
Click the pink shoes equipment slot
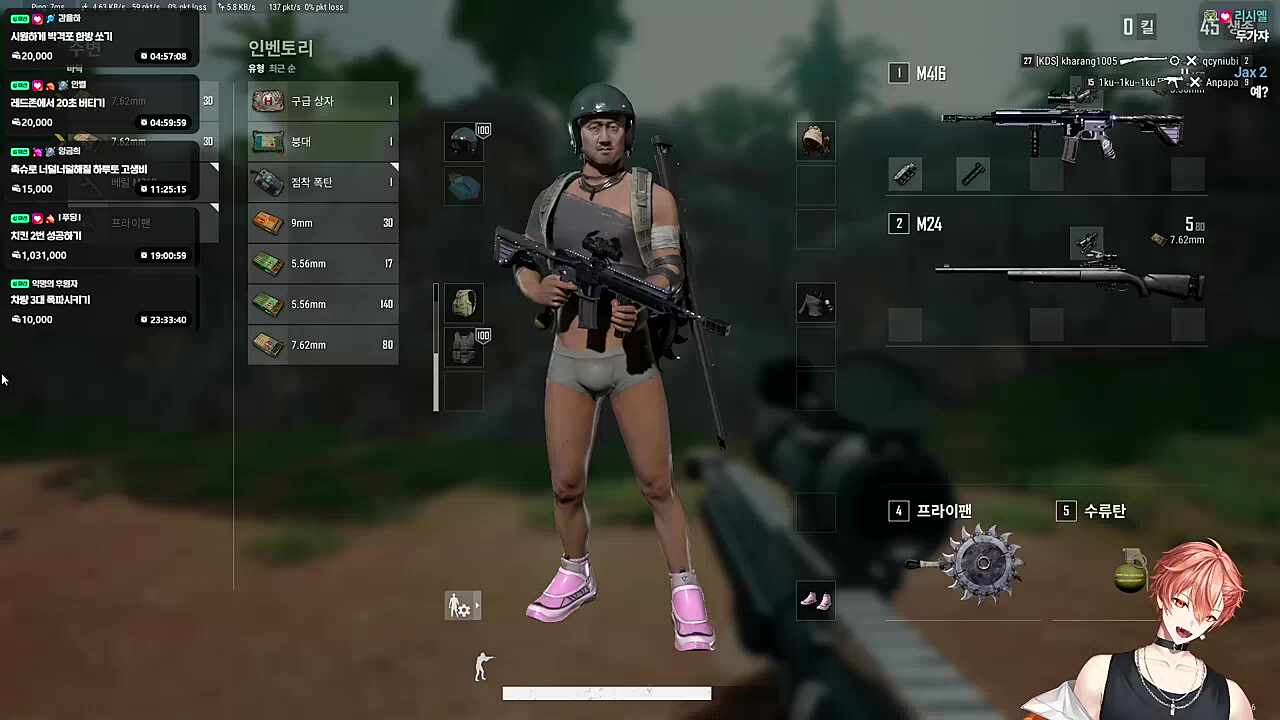pyautogui.click(x=815, y=600)
